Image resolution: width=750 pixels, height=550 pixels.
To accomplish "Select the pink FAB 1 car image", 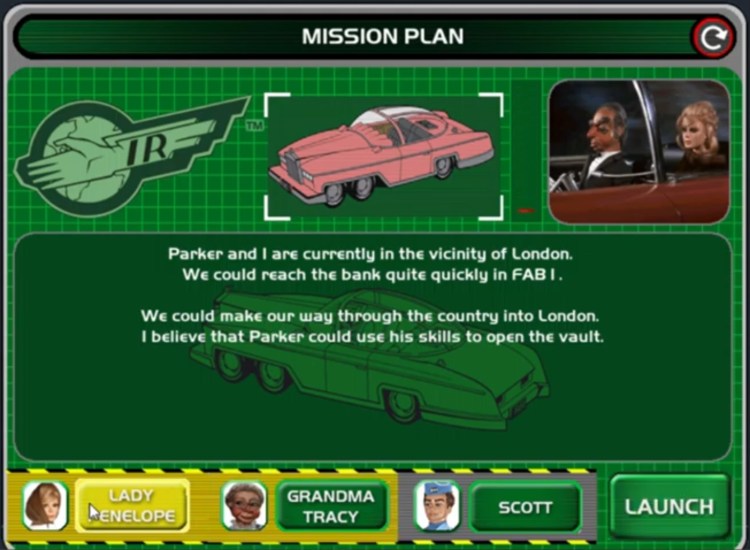I will click(x=383, y=155).
